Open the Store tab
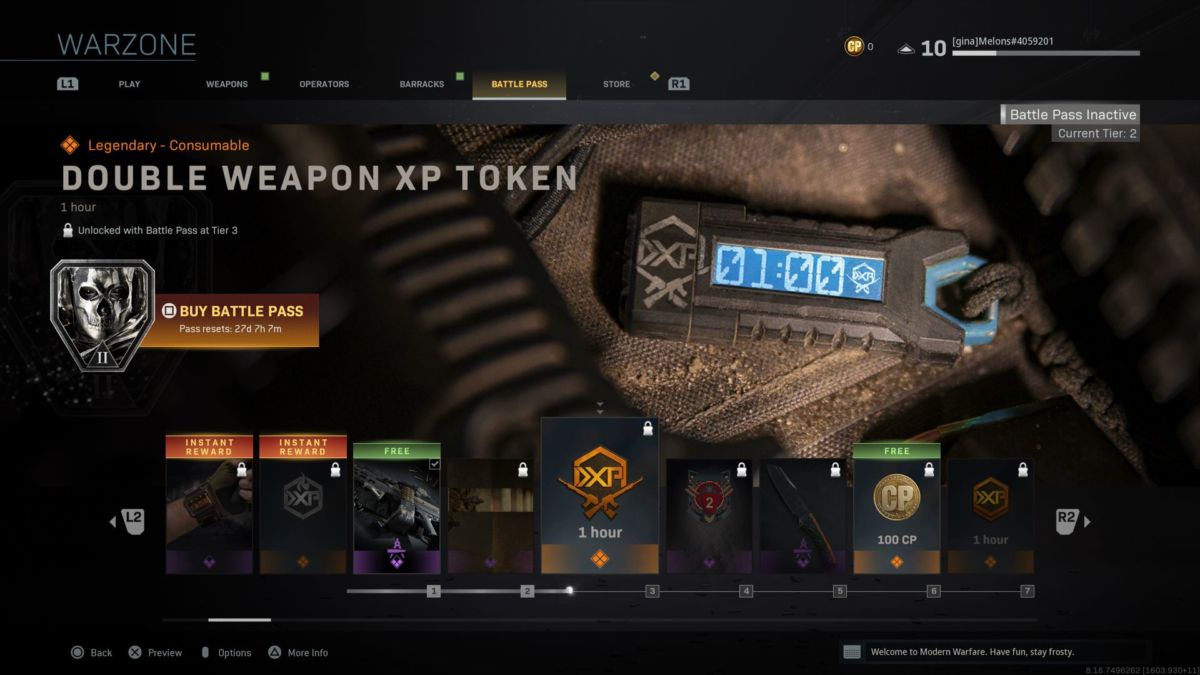Viewport: 1200px width, 675px height. [616, 84]
